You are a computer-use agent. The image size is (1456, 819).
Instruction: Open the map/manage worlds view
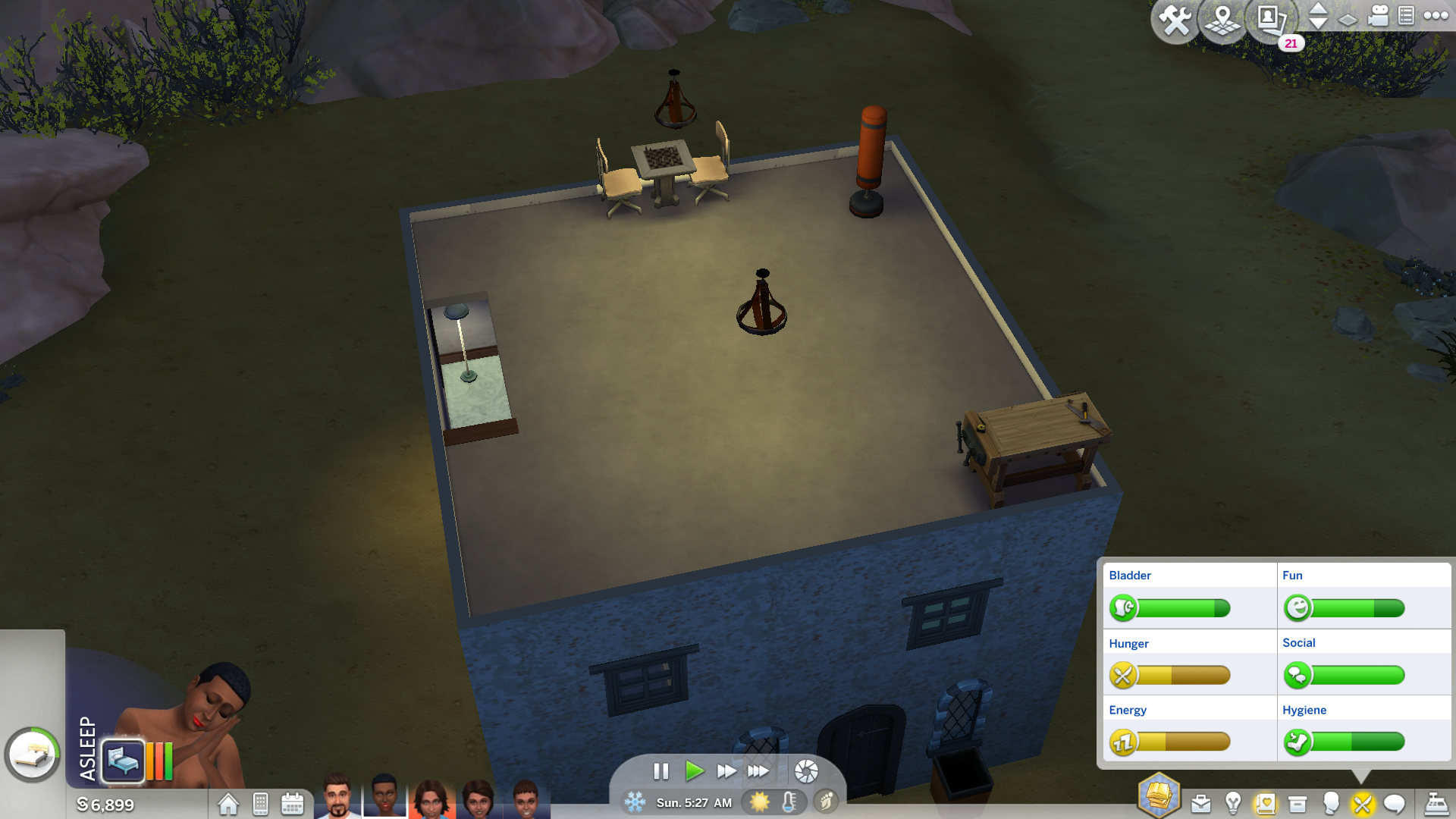[1222, 20]
